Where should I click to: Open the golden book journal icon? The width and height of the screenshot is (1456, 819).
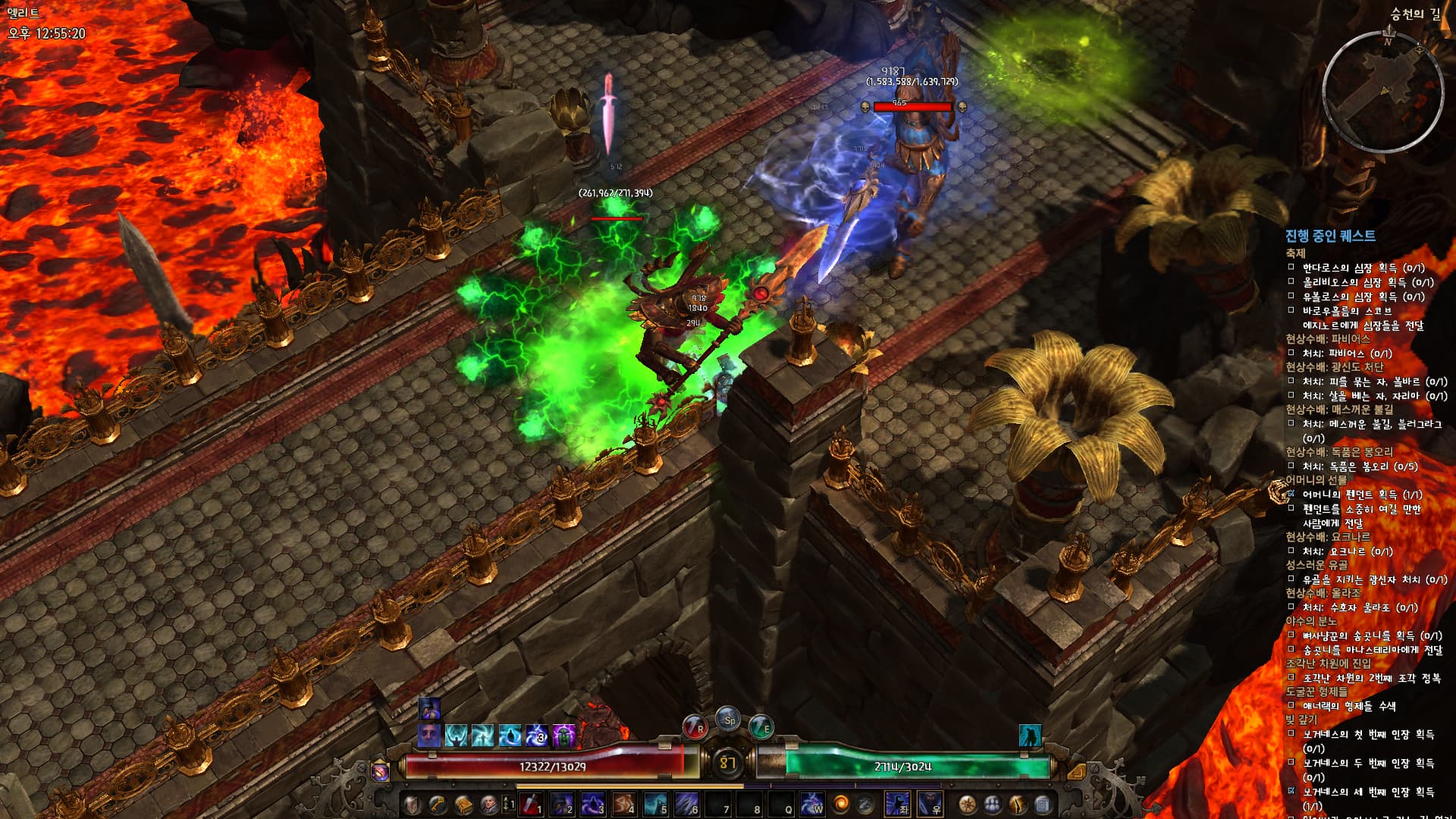(463, 805)
